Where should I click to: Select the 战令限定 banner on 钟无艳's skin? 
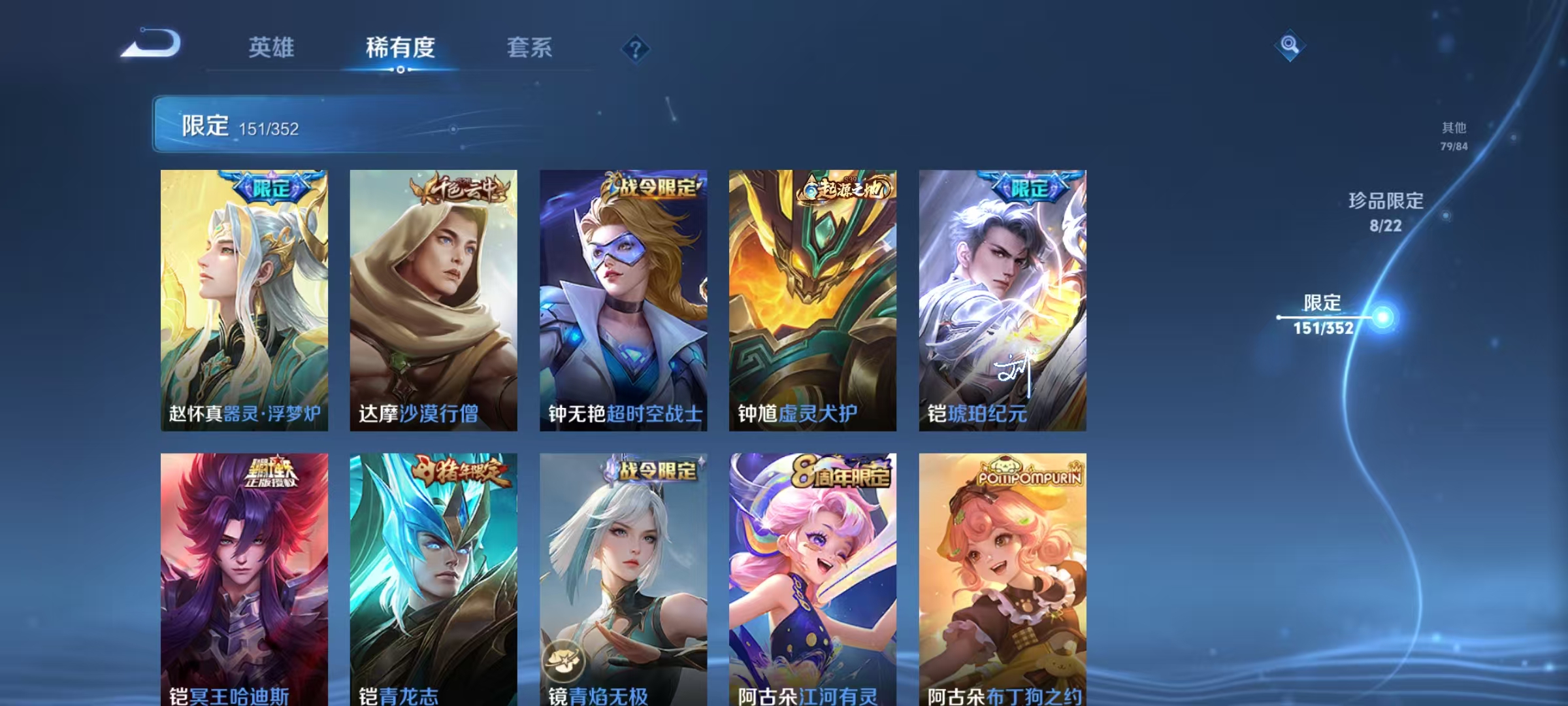pos(653,185)
